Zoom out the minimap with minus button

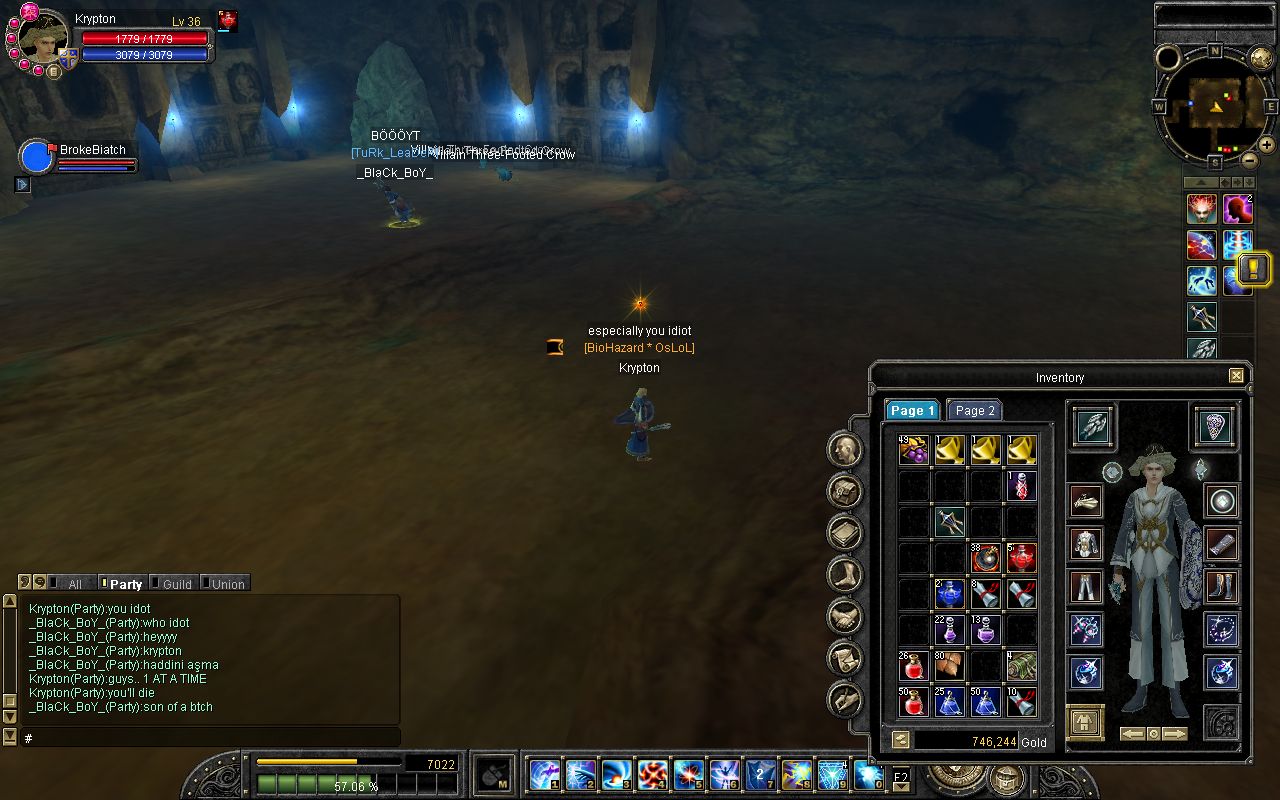1249,159
